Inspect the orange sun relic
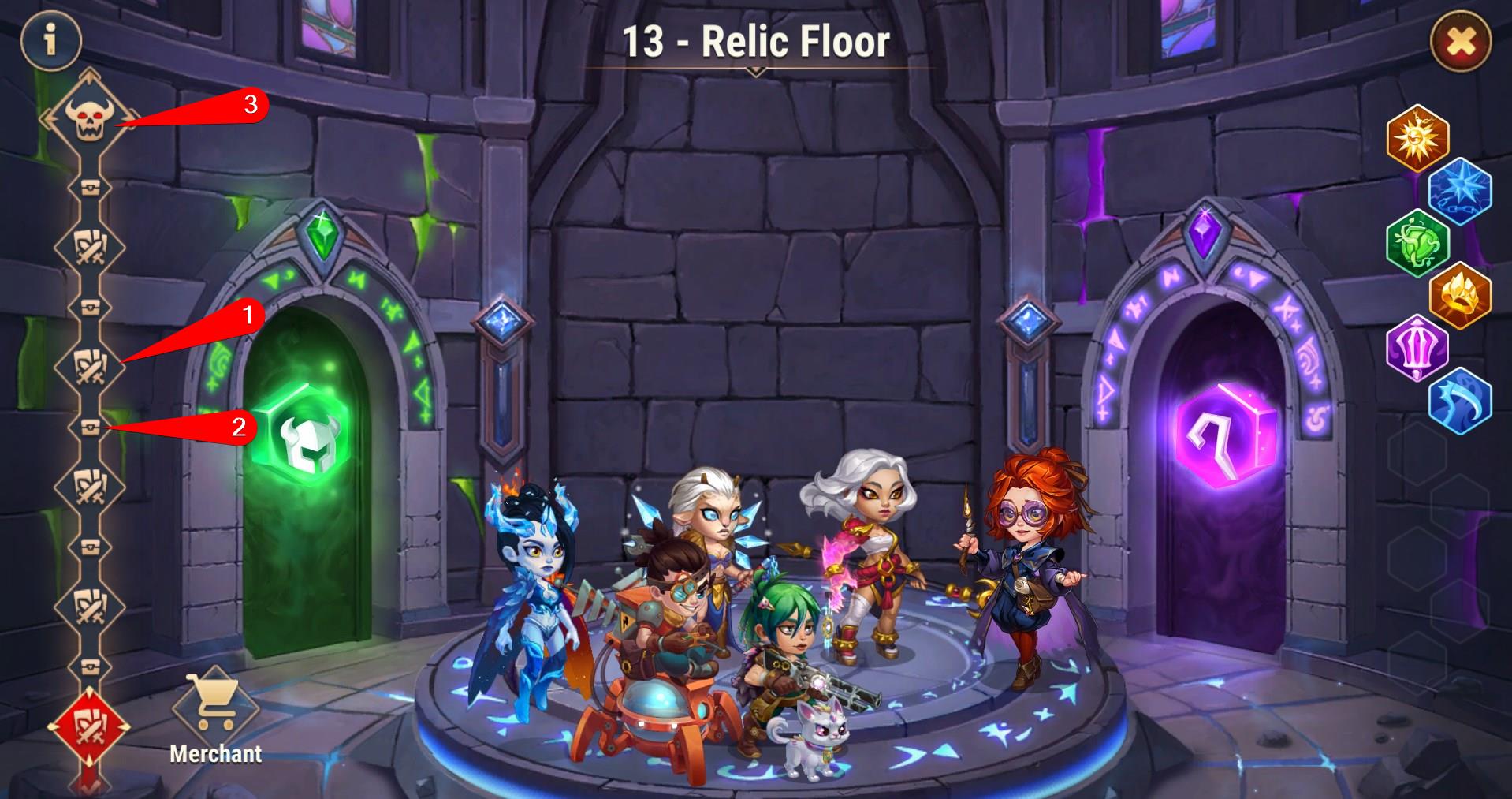This screenshot has height=799, width=1512. [x=1417, y=138]
